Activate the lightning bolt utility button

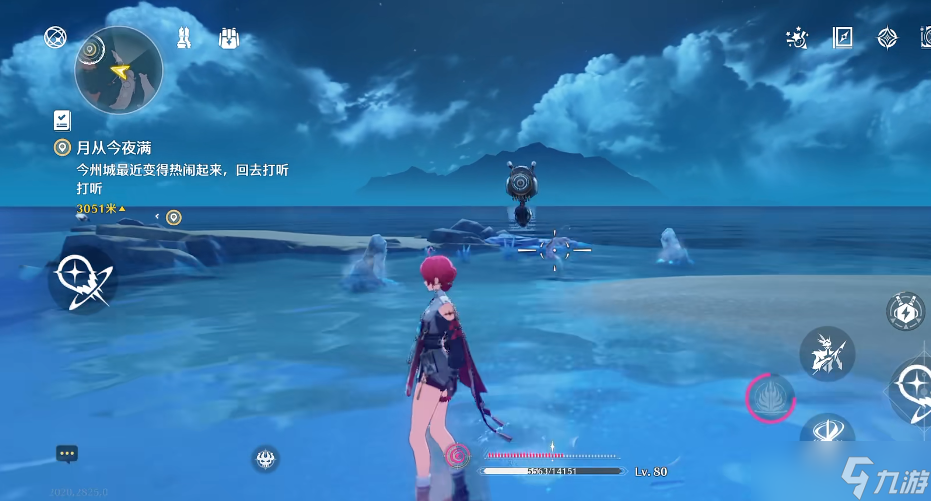pos(905,311)
